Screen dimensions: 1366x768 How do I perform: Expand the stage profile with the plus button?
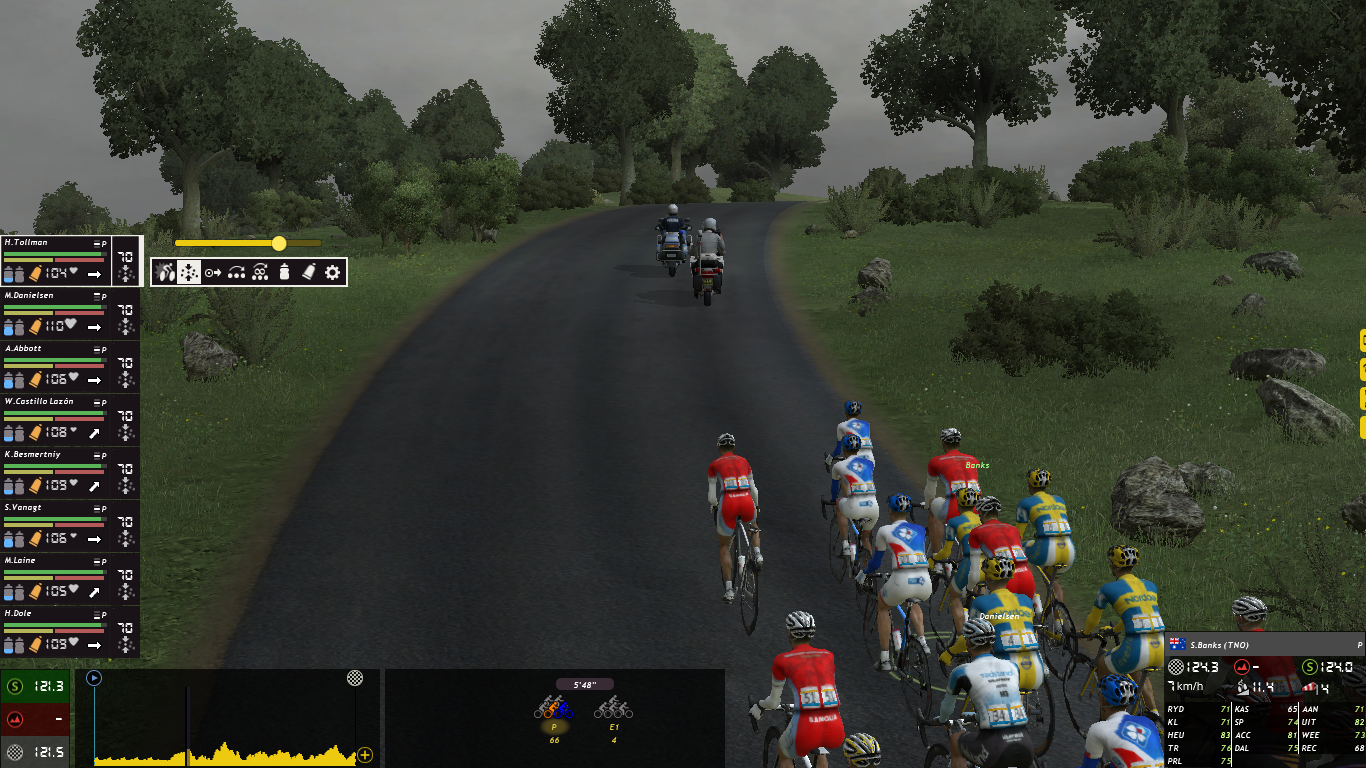[365, 755]
